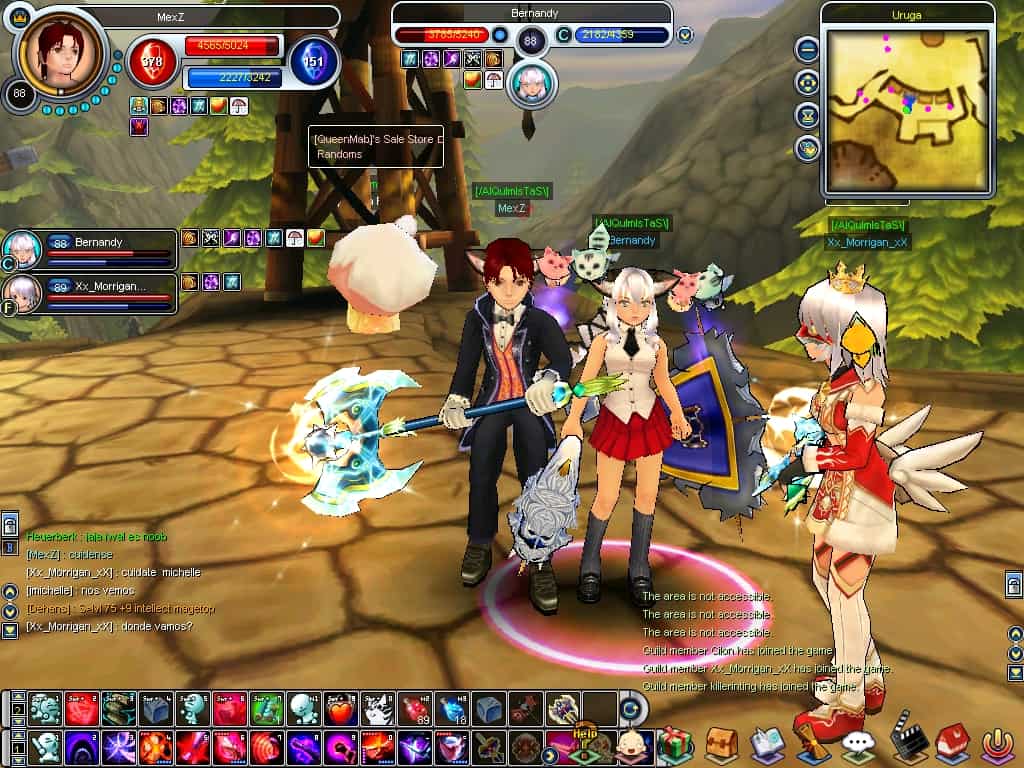This screenshot has width=1024, height=768.
Task: Click the red house icon
Action: (954, 745)
